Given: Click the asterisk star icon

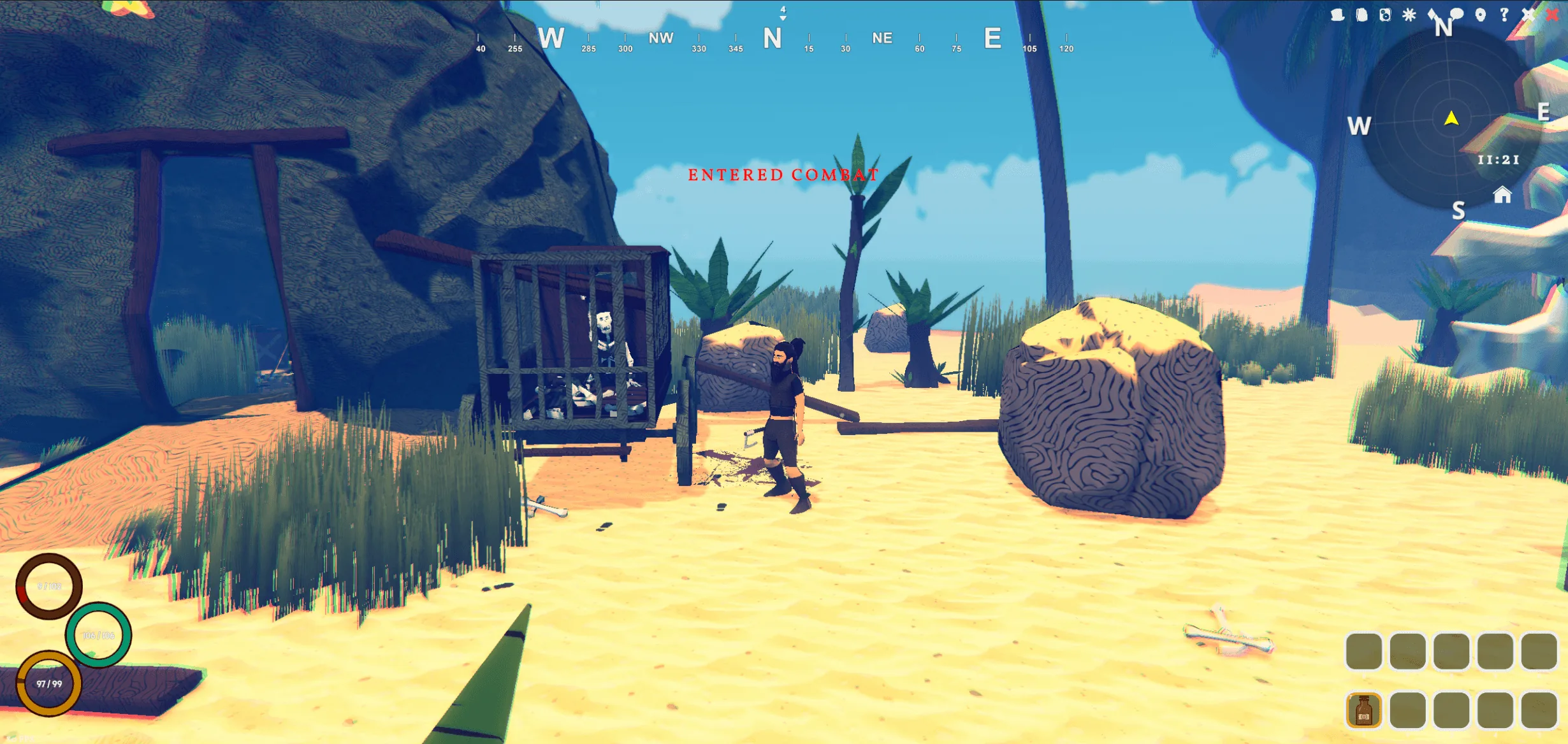Looking at the screenshot, I should pos(1409,15).
